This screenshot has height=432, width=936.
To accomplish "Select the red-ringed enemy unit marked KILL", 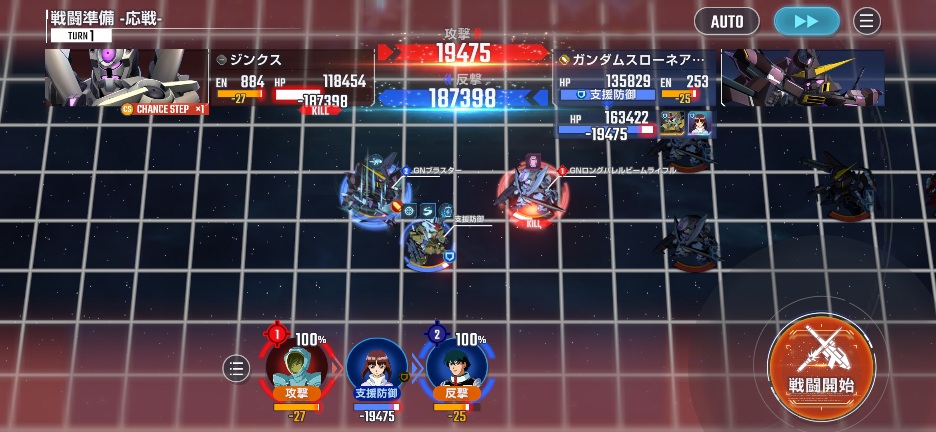I will [533, 190].
